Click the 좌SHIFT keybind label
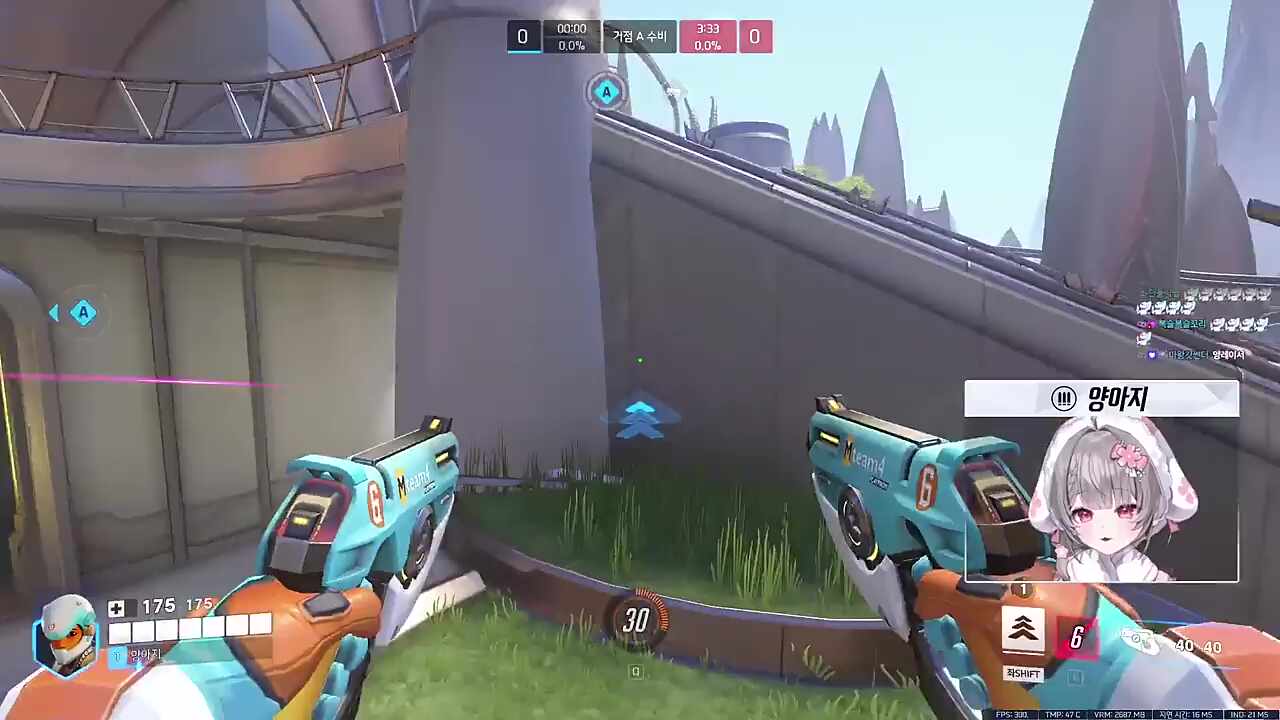1280x720 pixels. pos(1022,673)
